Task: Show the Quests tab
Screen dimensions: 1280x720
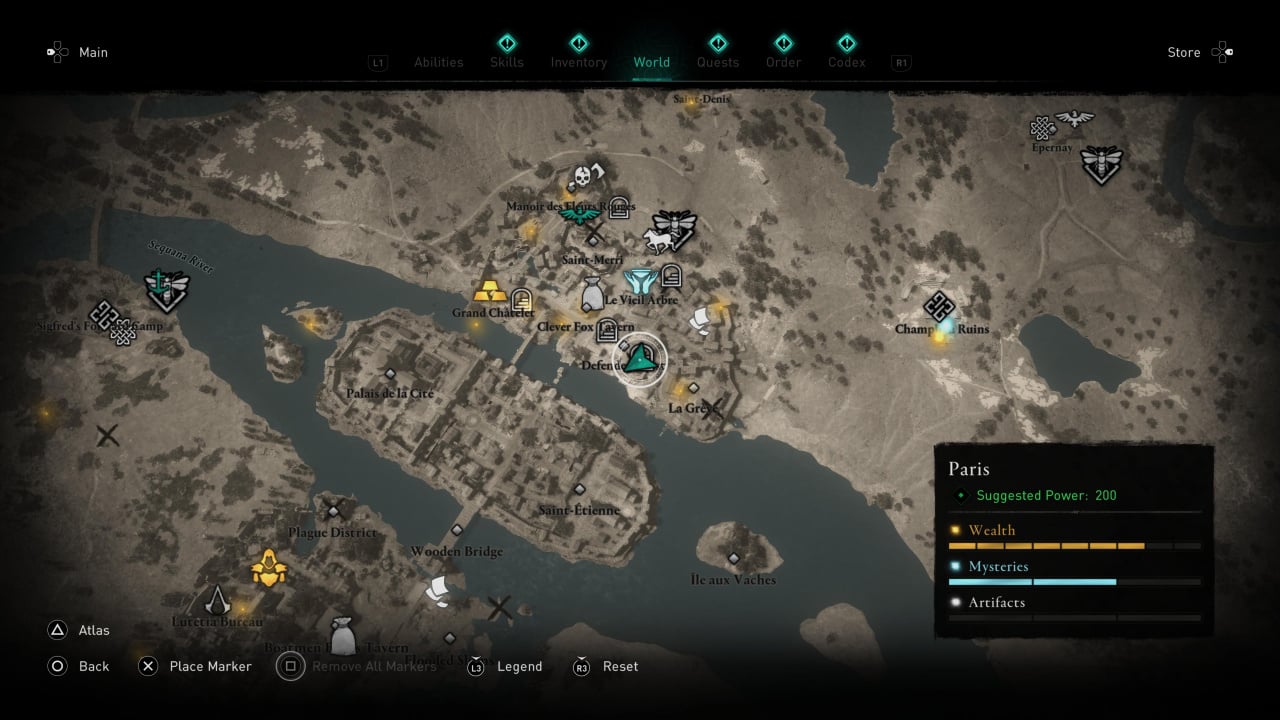Action: pos(717,62)
